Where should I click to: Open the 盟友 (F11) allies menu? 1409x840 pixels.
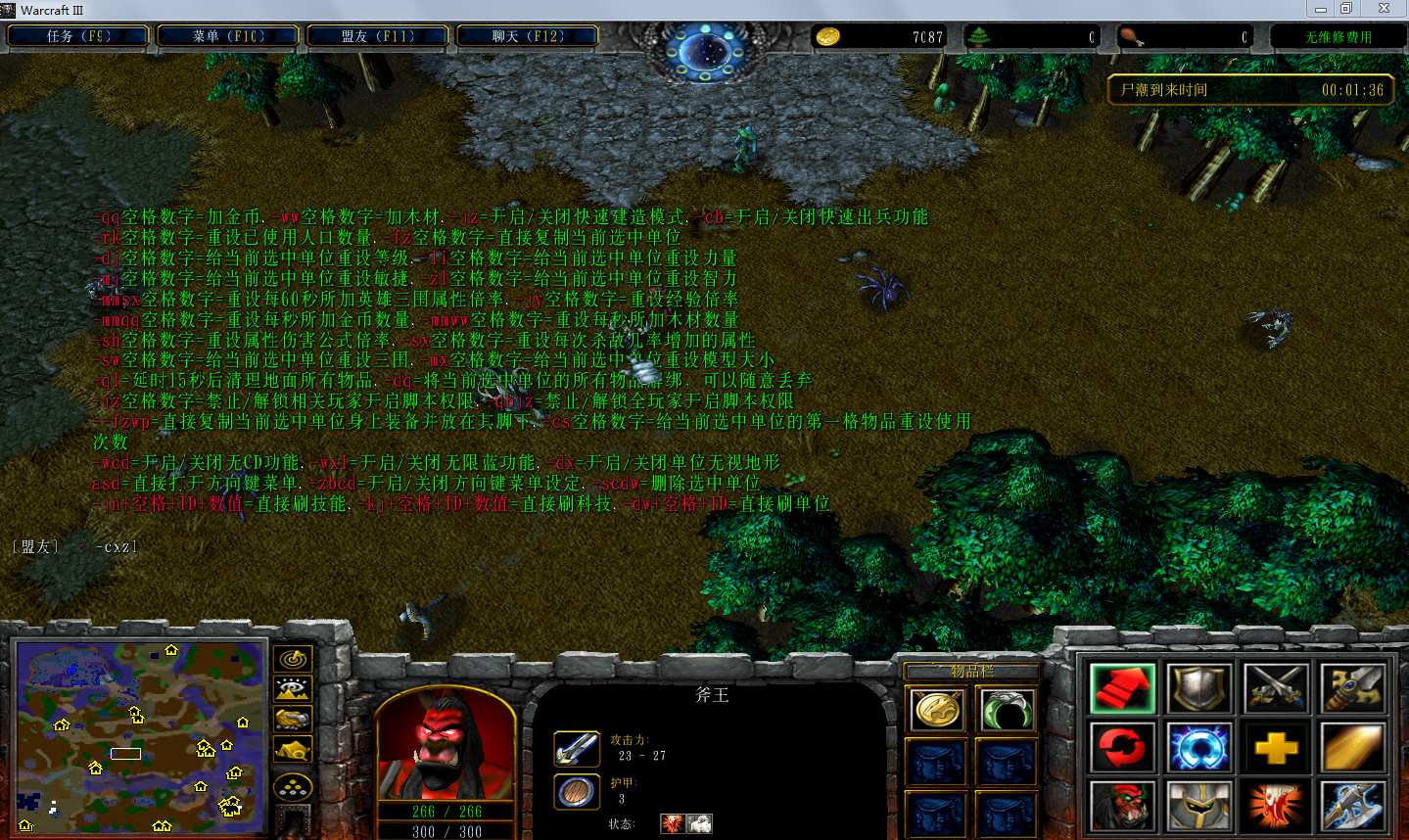click(378, 36)
